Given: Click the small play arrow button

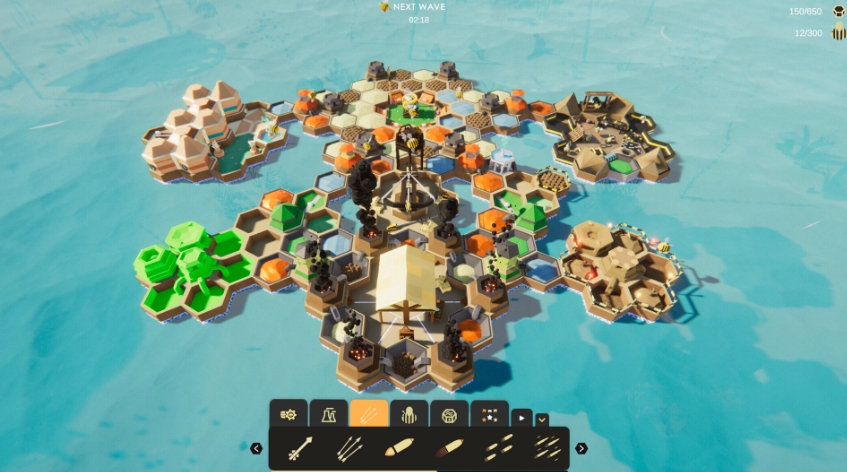Looking at the screenshot, I should (x=521, y=418).
